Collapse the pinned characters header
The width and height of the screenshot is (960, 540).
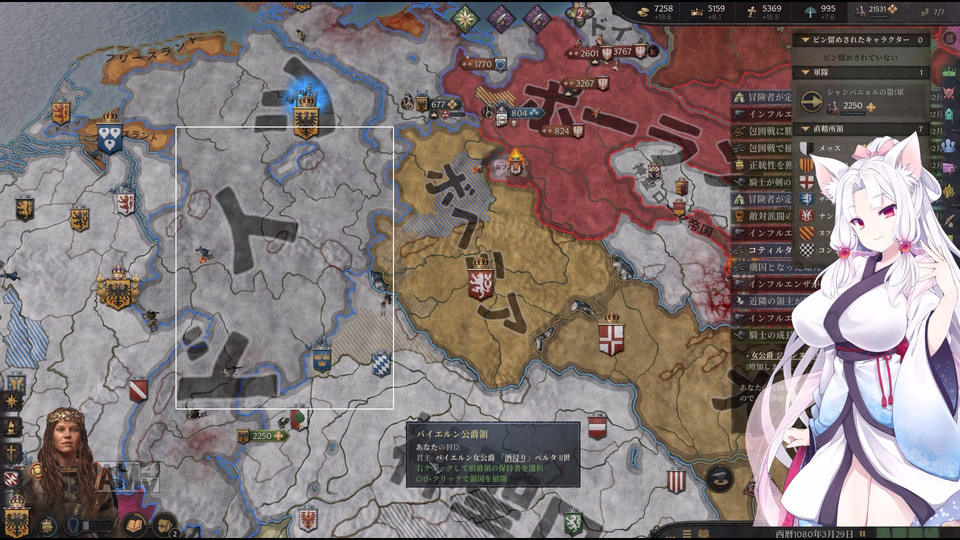pyautogui.click(x=862, y=39)
